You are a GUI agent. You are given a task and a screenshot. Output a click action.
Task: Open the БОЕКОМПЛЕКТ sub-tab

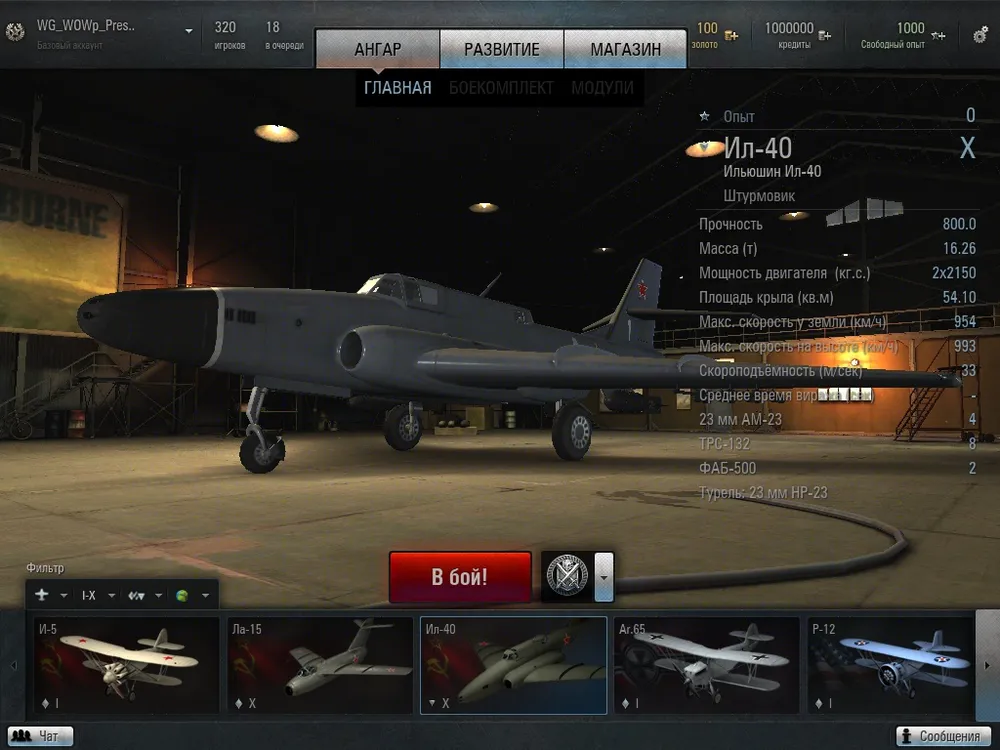click(501, 88)
